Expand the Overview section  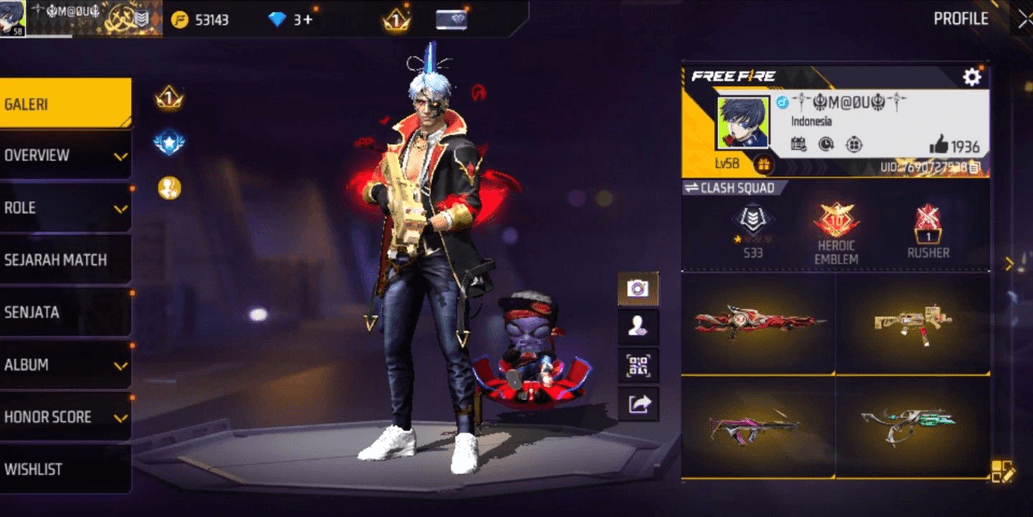tap(64, 156)
